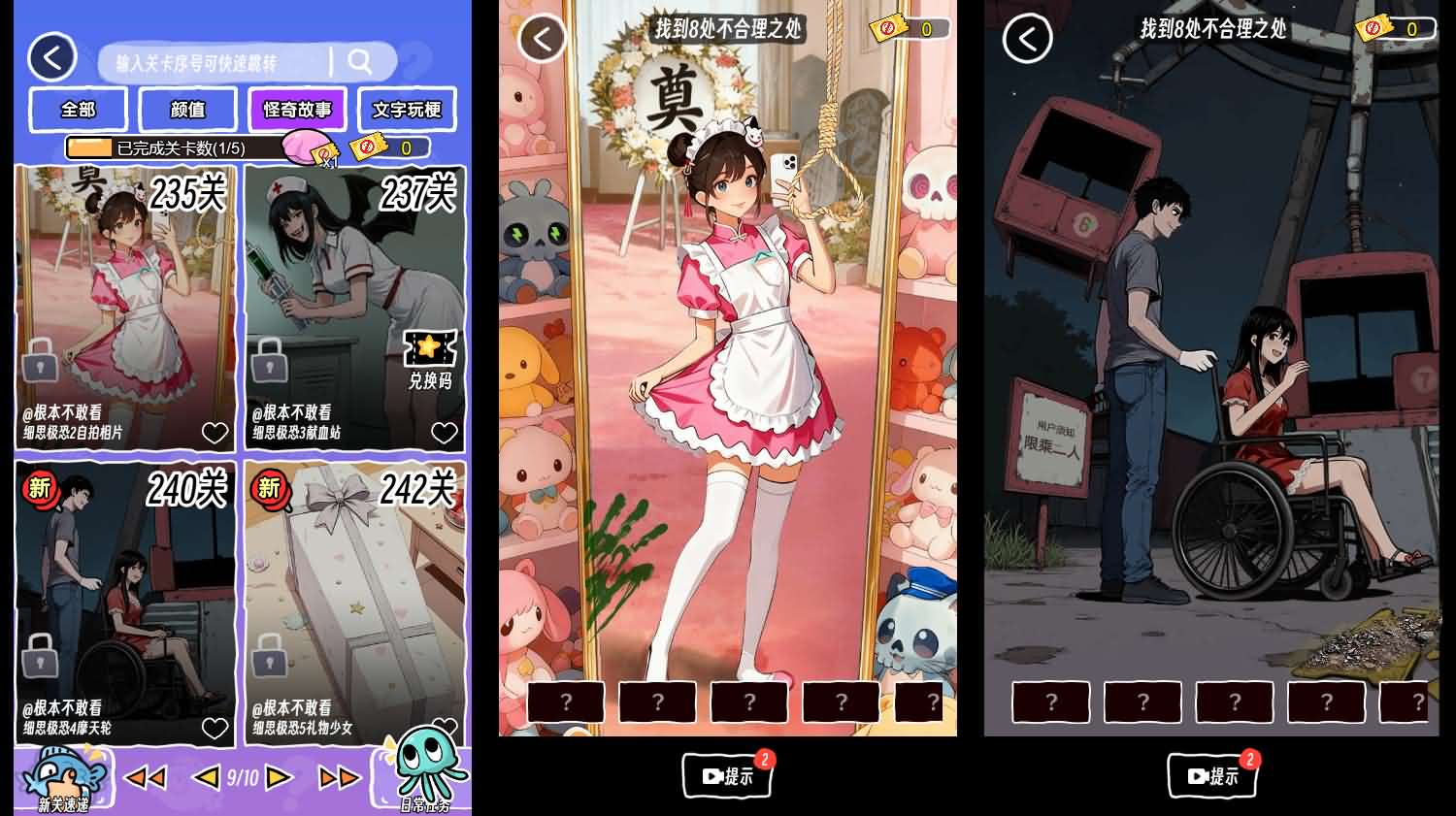
Task: Advance one page with single right arrow
Action: [x=278, y=775]
